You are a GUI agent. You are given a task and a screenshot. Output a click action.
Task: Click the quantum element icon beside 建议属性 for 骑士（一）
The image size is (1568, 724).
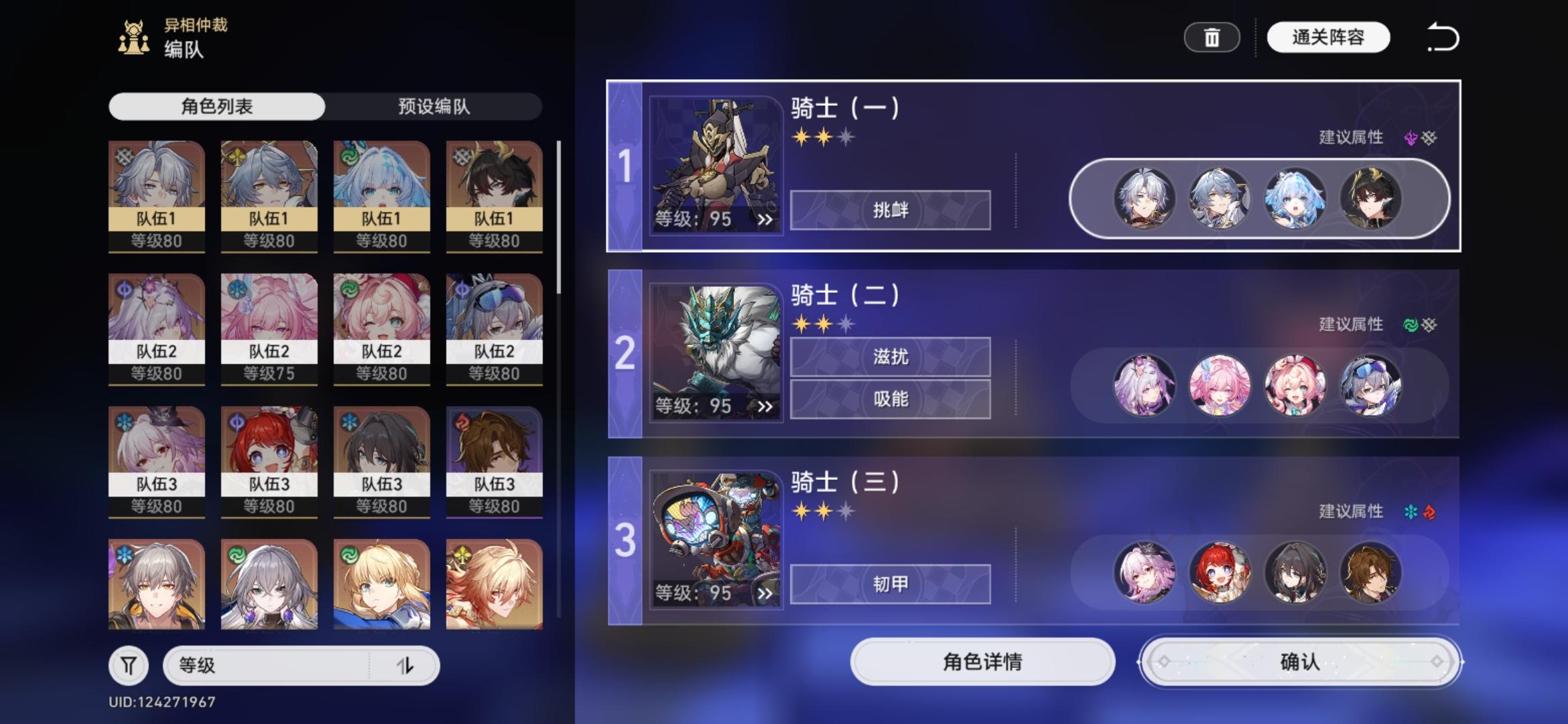(1410, 137)
